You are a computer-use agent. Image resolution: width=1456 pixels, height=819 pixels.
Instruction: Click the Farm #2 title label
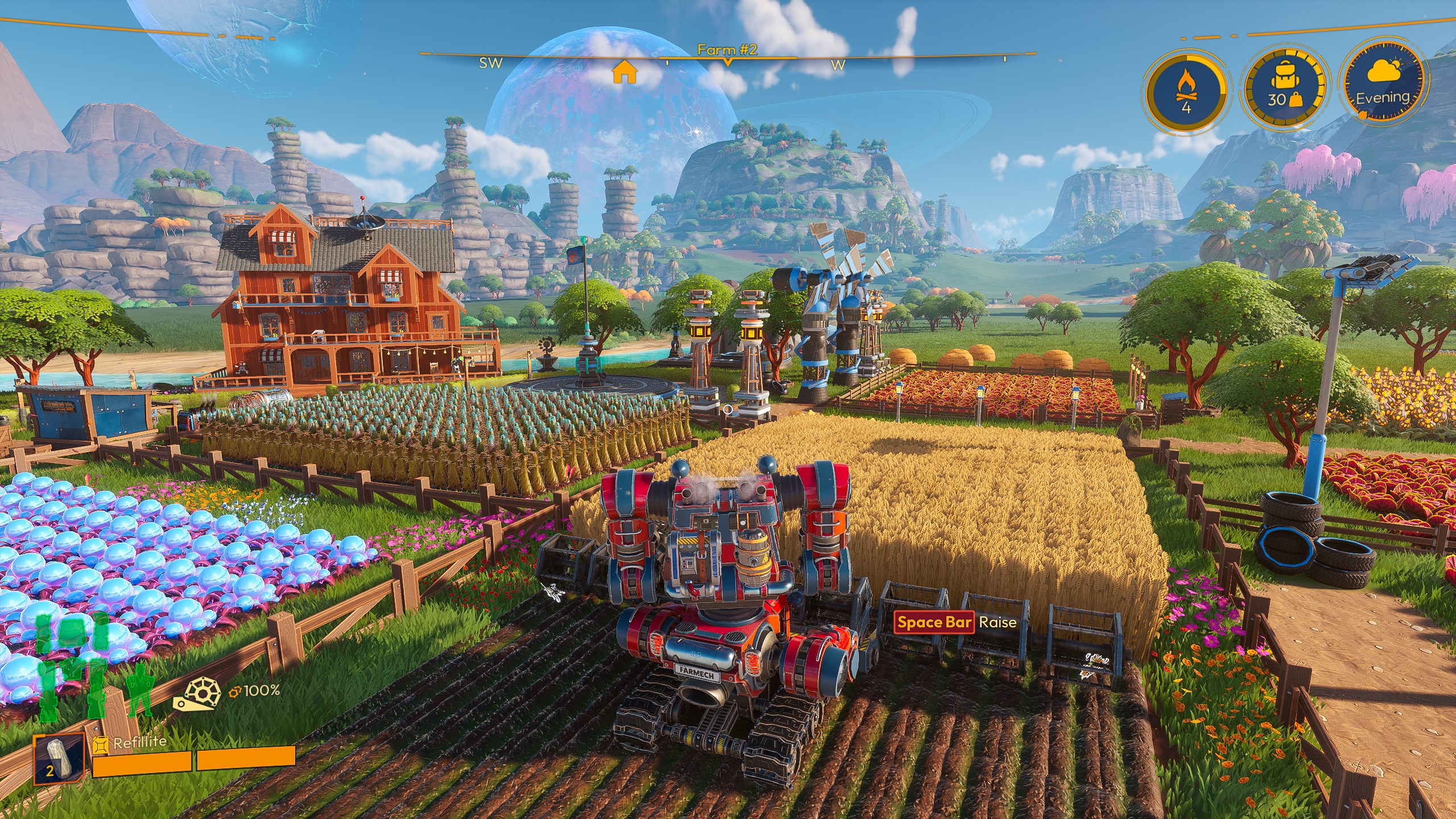728,50
